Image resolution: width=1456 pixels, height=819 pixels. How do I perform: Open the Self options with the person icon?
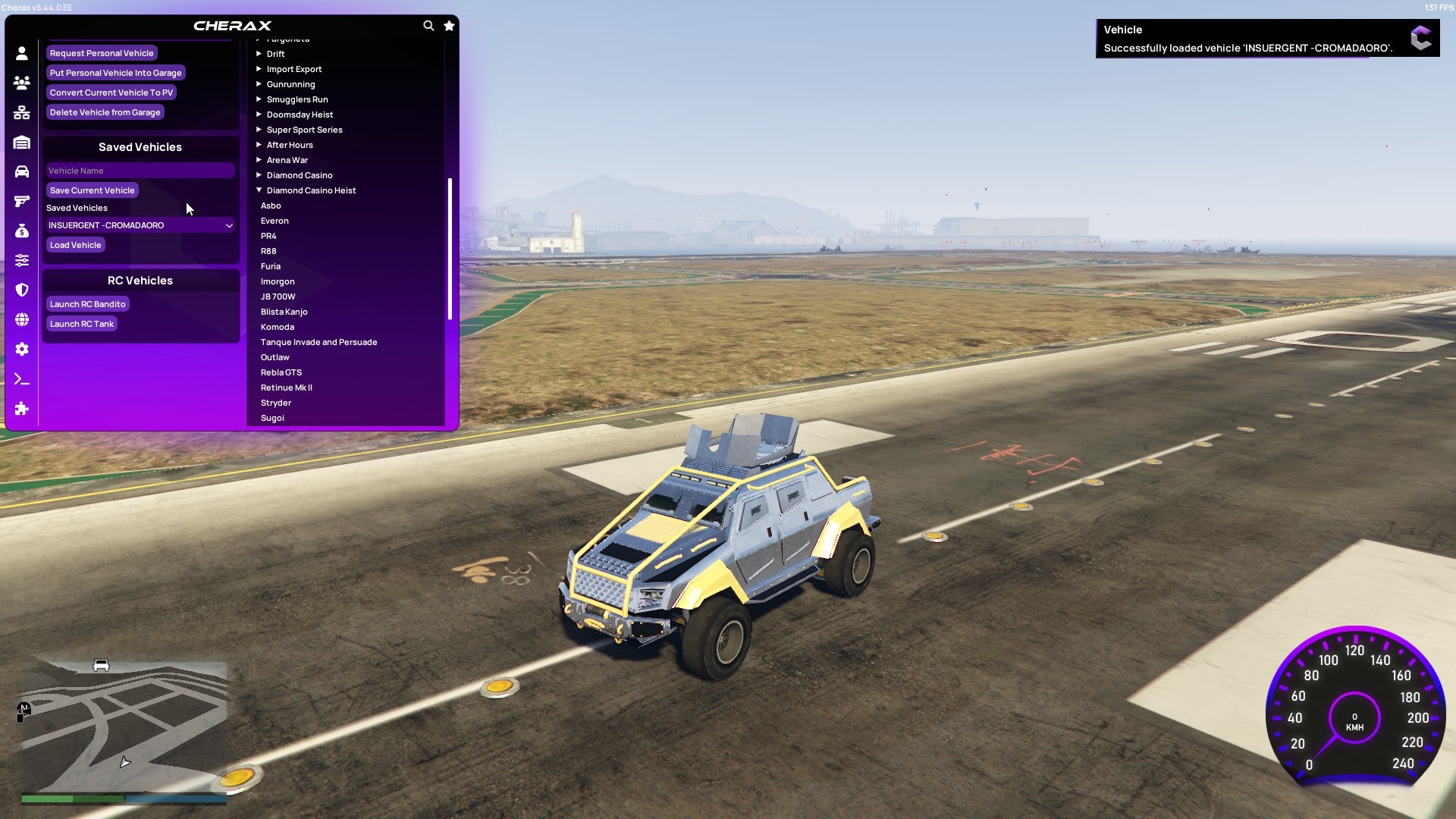(x=22, y=52)
